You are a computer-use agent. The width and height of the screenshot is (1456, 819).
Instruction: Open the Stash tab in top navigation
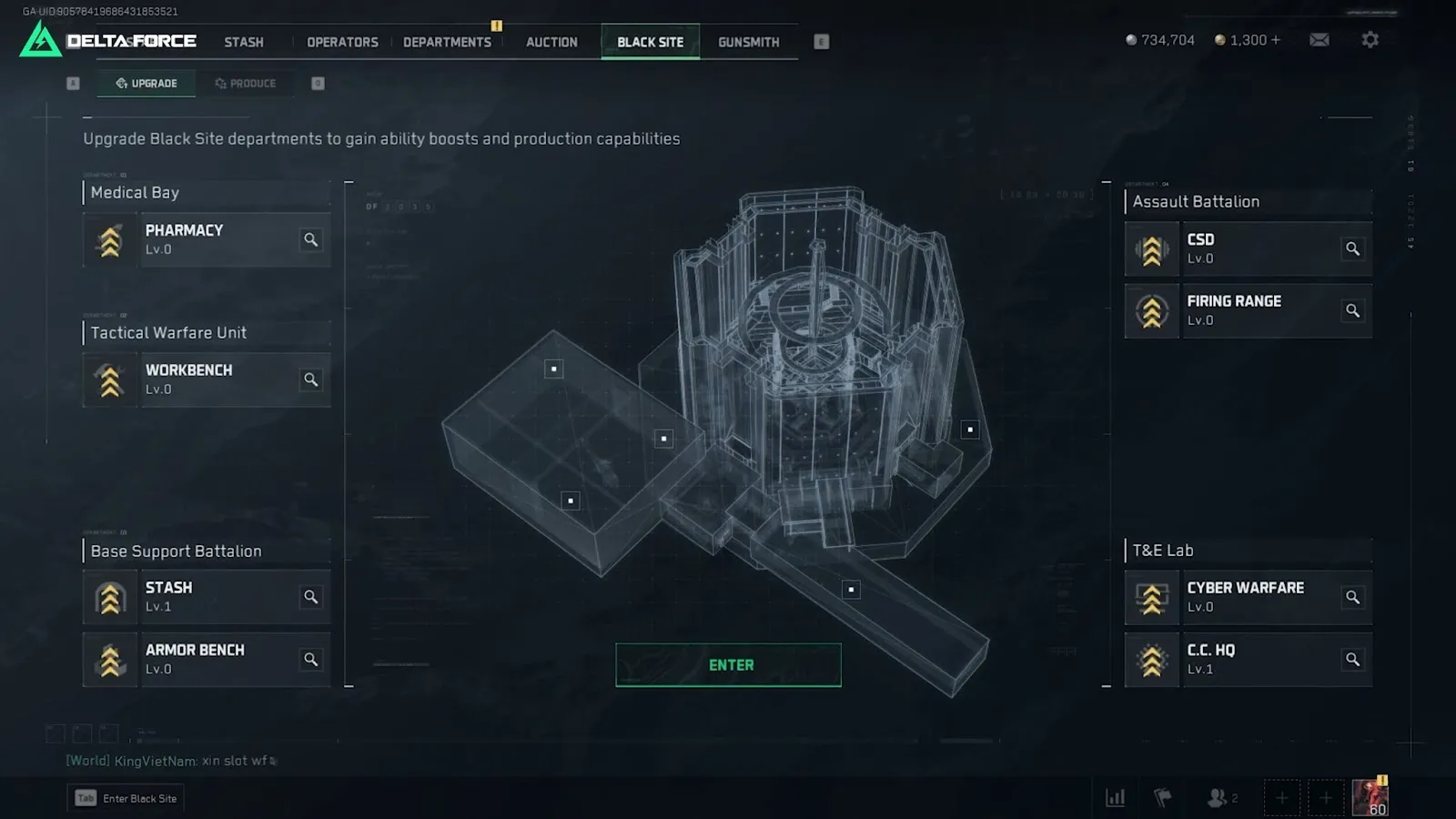[x=244, y=42]
